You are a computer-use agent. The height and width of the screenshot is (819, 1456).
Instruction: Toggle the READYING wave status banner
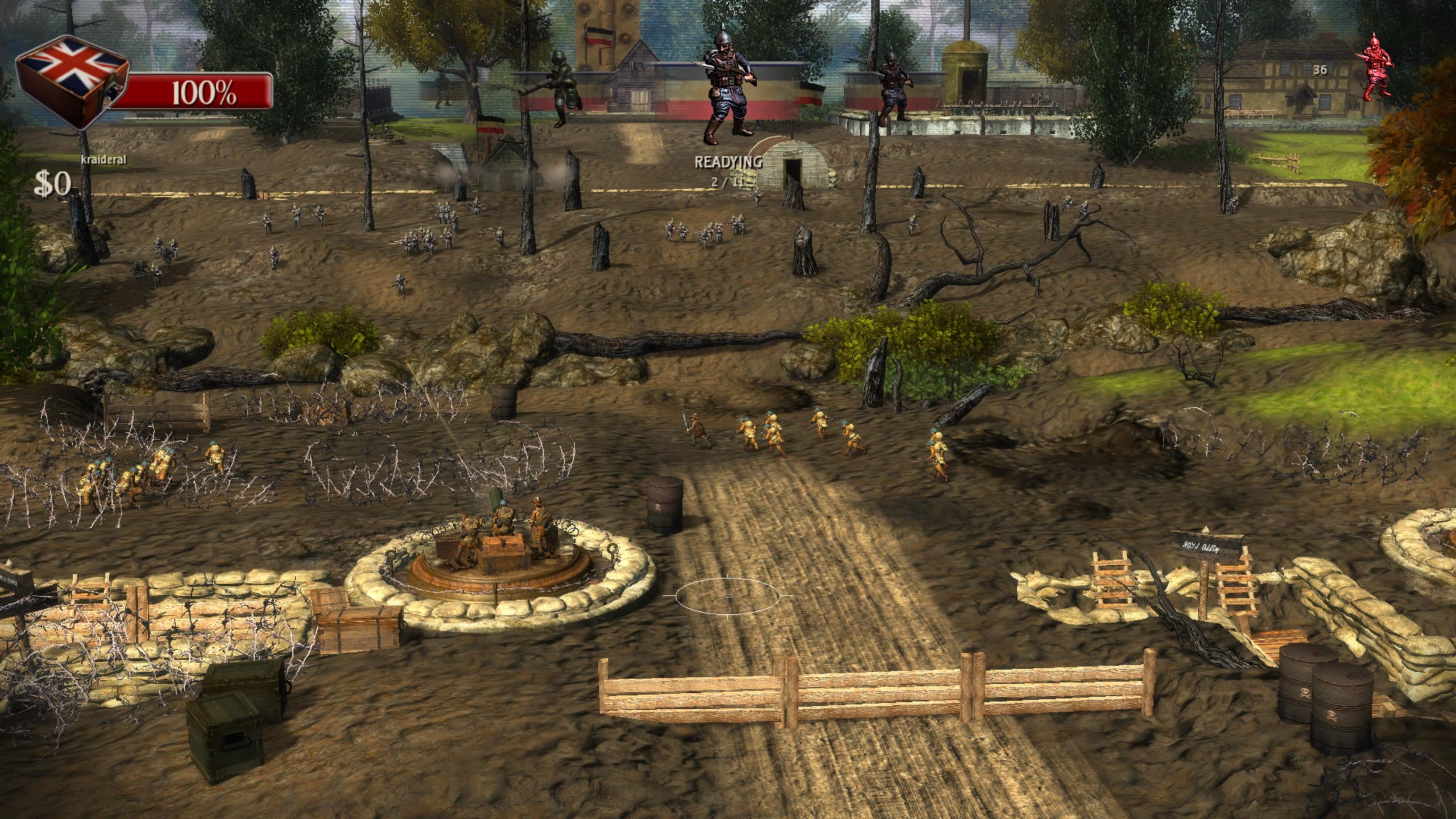(727, 164)
